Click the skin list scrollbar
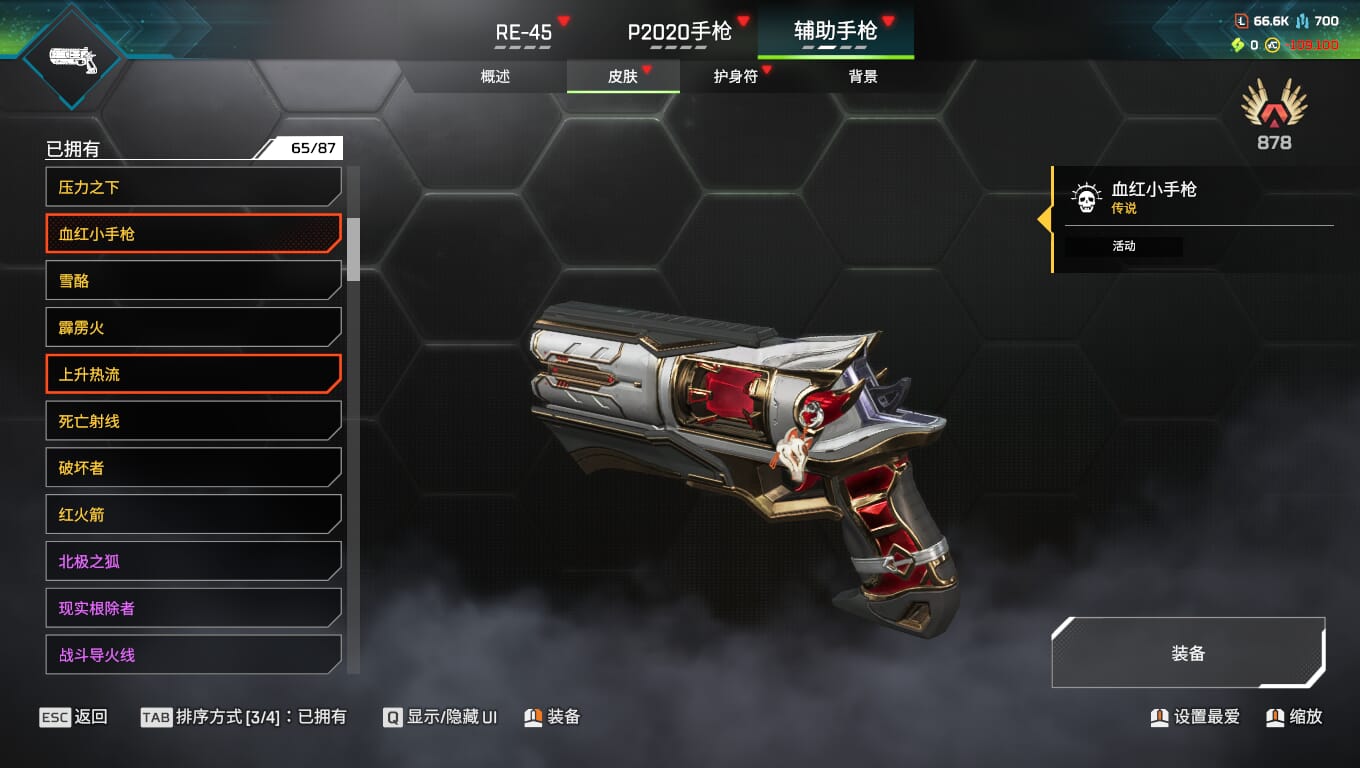The image size is (1360, 768). click(x=353, y=249)
